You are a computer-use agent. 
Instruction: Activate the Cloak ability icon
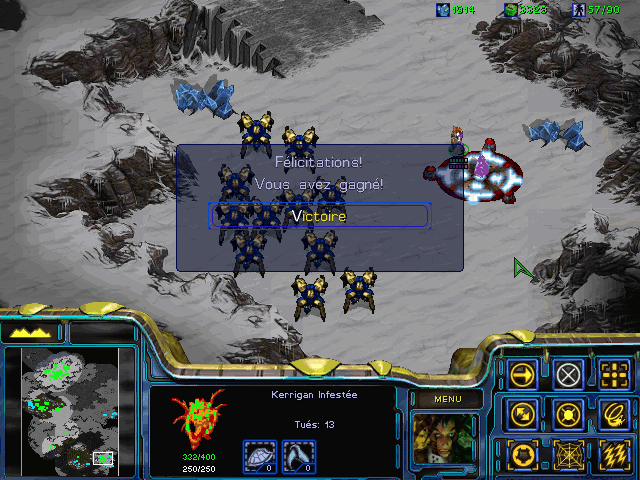(521, 454)
